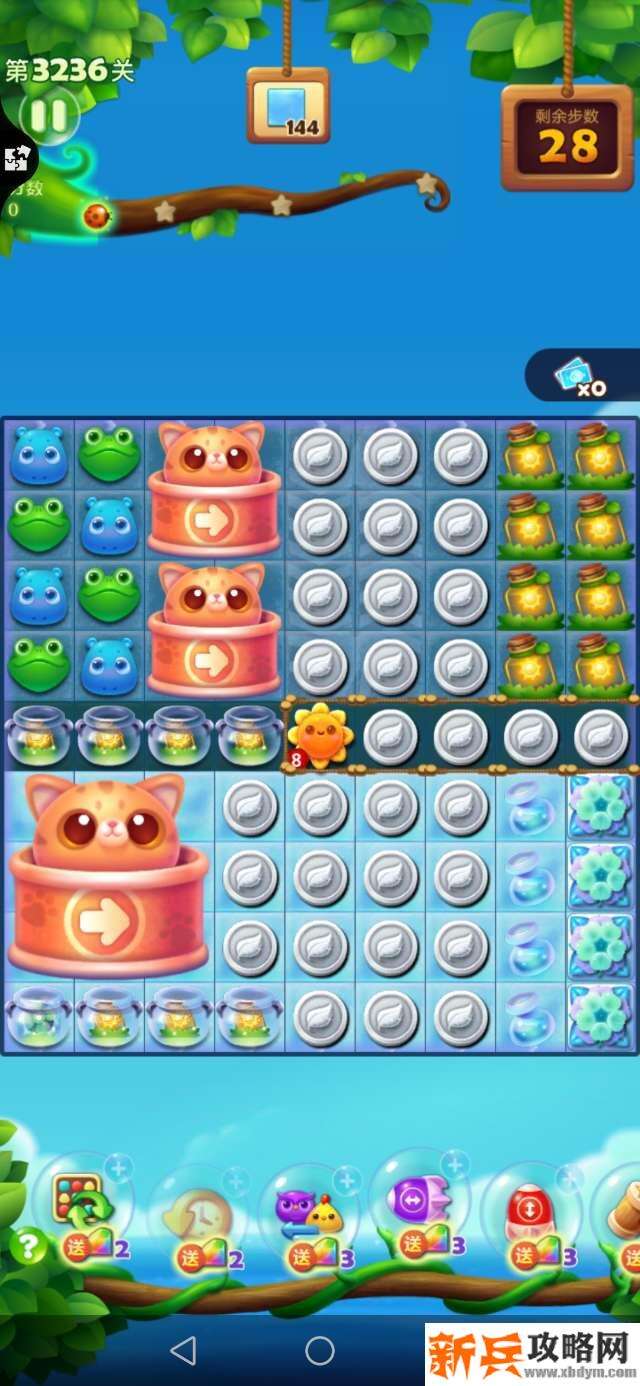This screenshot has width=640, height=1386.
Task: Tap the Android back navigation button
Action: tap(183, 1351)
